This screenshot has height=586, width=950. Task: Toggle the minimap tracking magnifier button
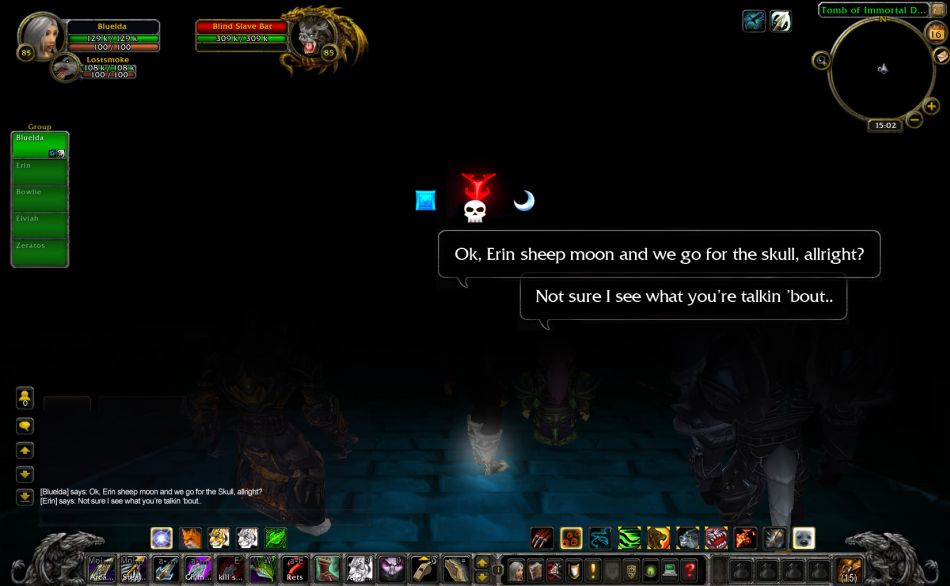pyautogui.click(x=821, y=61)
